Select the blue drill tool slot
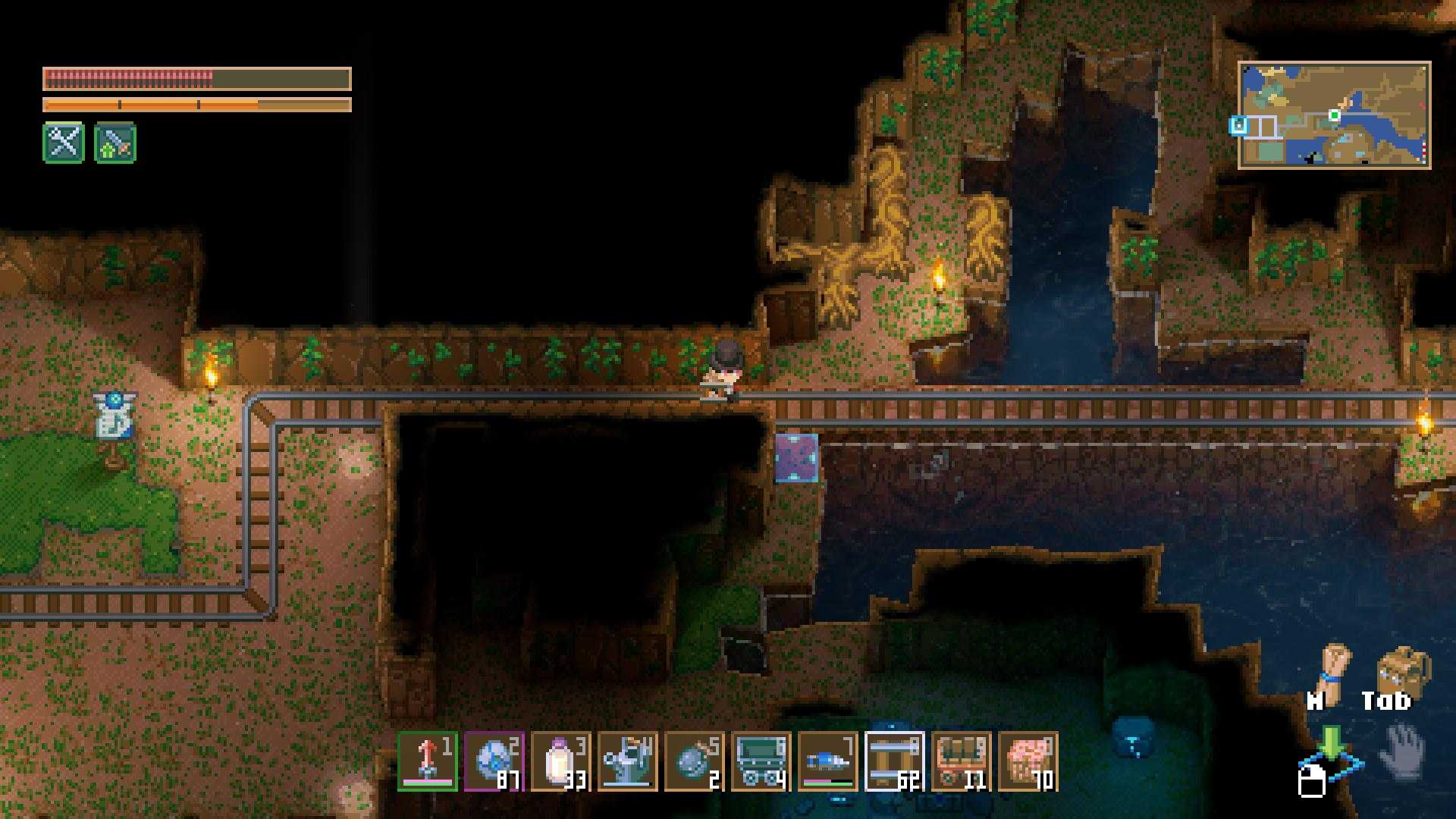Image resolution: width=1456 pixels, height=819 pixels. pos(828,761)
